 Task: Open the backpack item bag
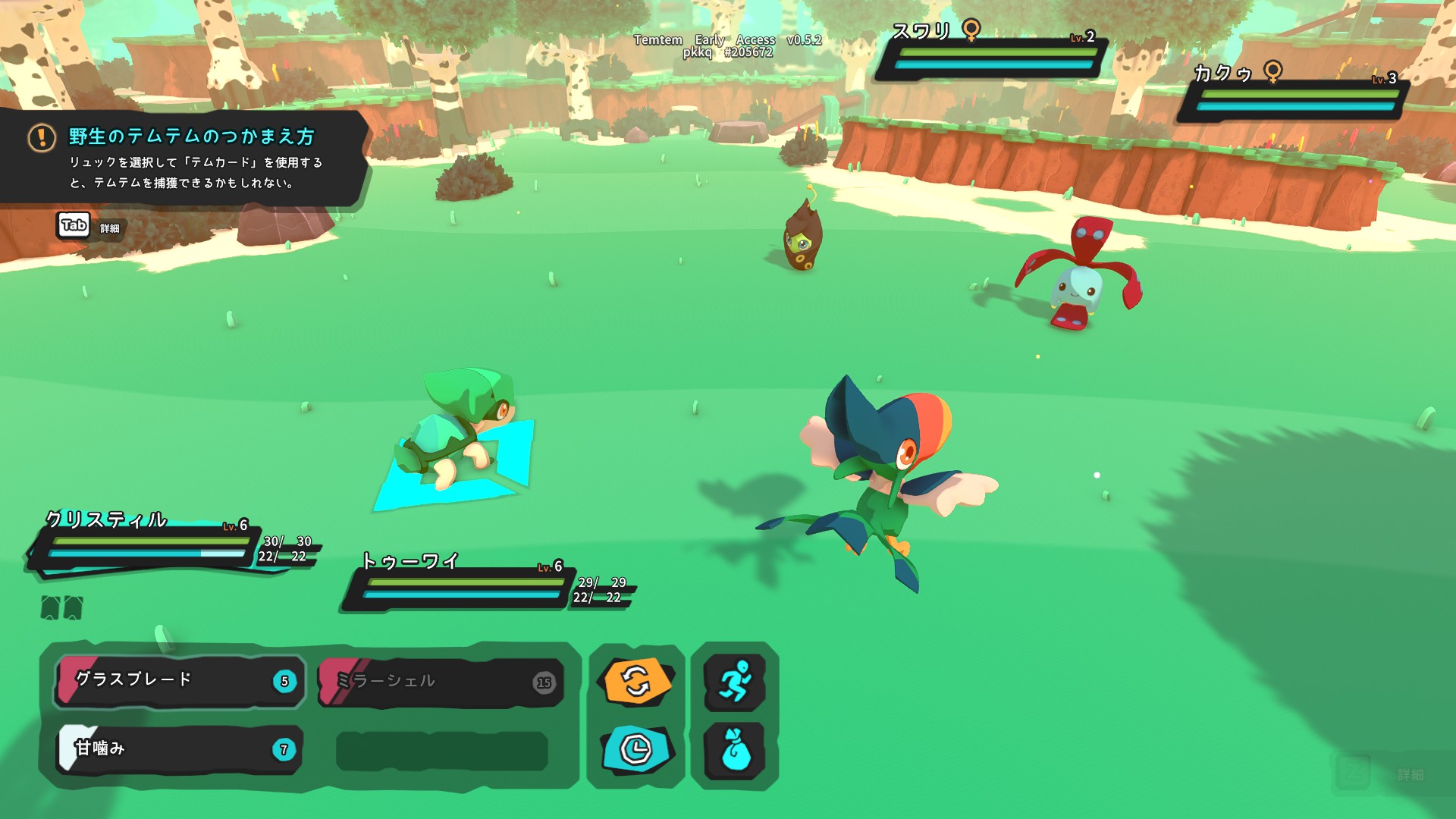pos(734,749)
